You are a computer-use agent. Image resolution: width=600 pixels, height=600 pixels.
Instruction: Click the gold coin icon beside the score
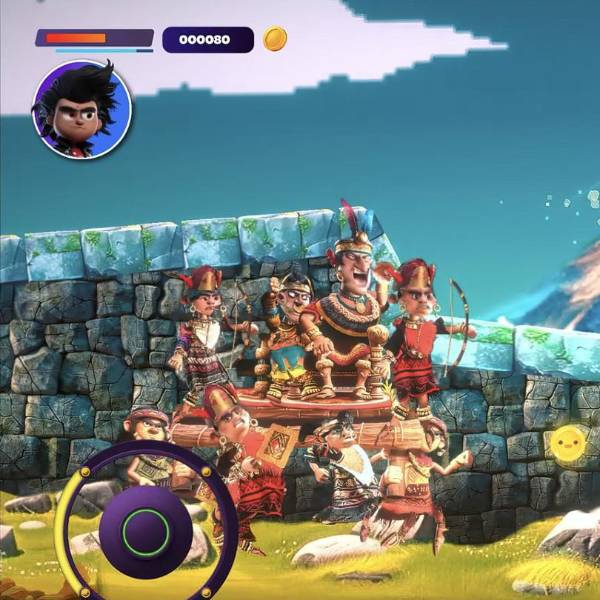click(x=275, y=39)
